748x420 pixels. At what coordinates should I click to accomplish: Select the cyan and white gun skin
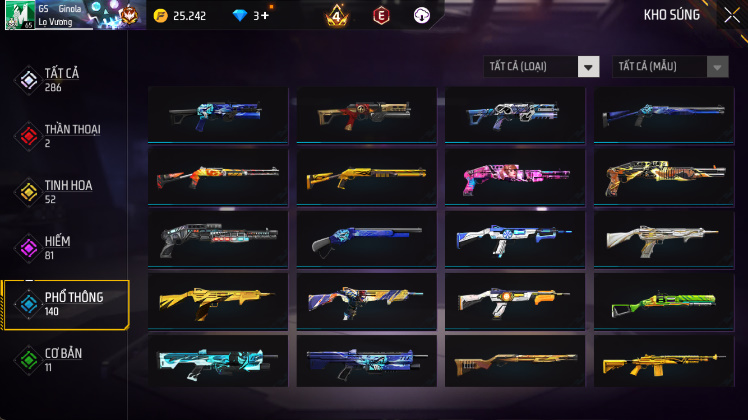tap(215, 362)
